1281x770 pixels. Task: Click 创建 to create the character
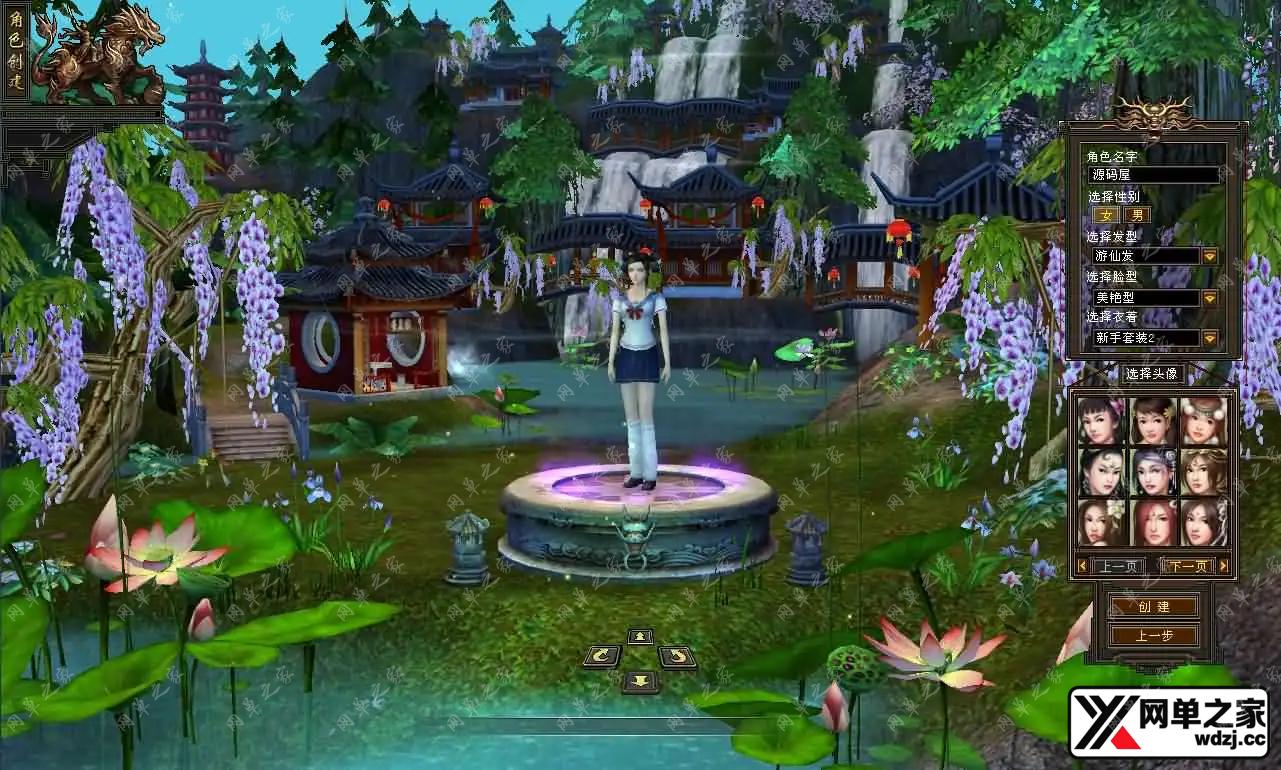point(1153,607)
